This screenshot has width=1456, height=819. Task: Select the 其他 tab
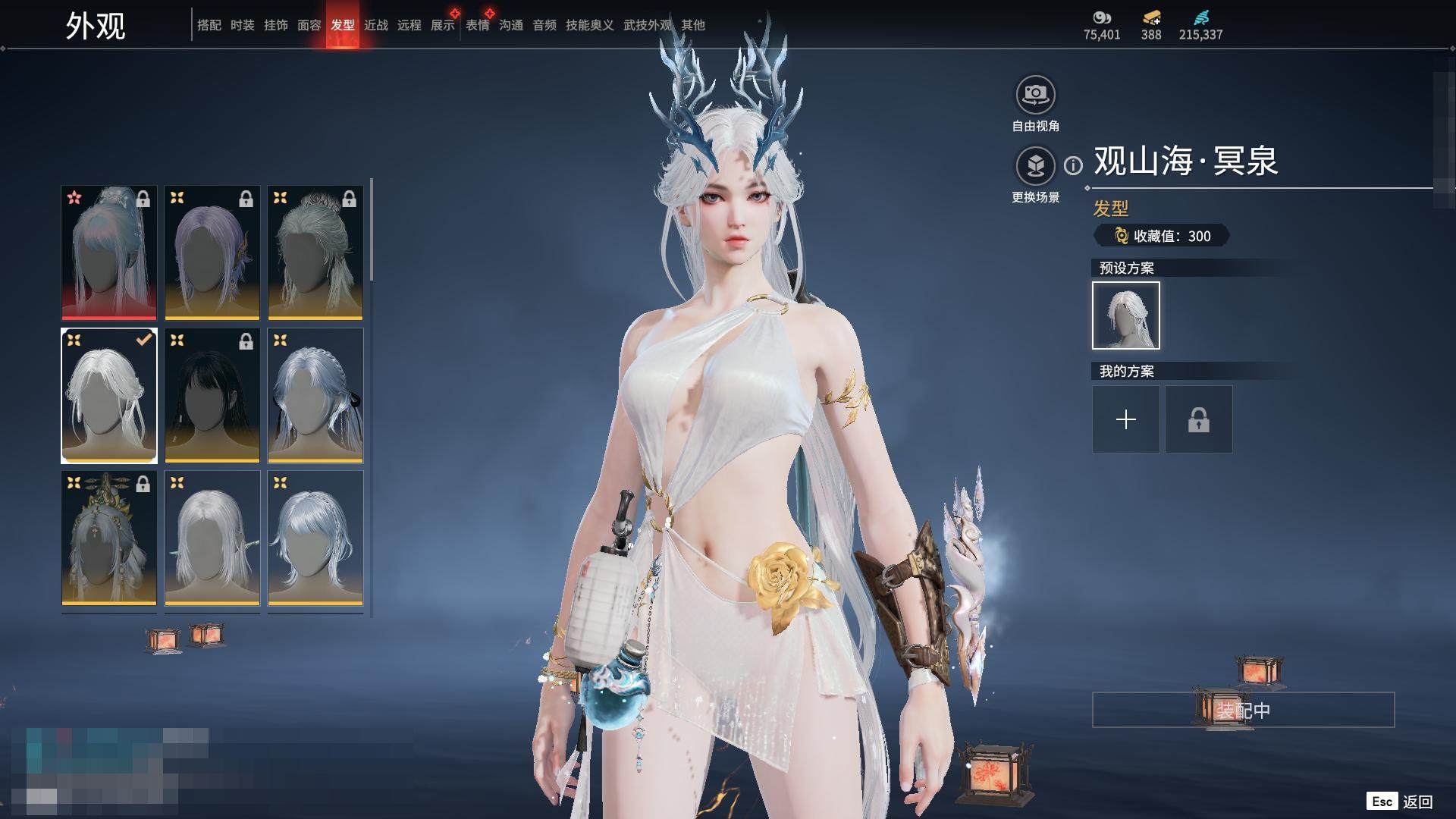pos(692,25)
